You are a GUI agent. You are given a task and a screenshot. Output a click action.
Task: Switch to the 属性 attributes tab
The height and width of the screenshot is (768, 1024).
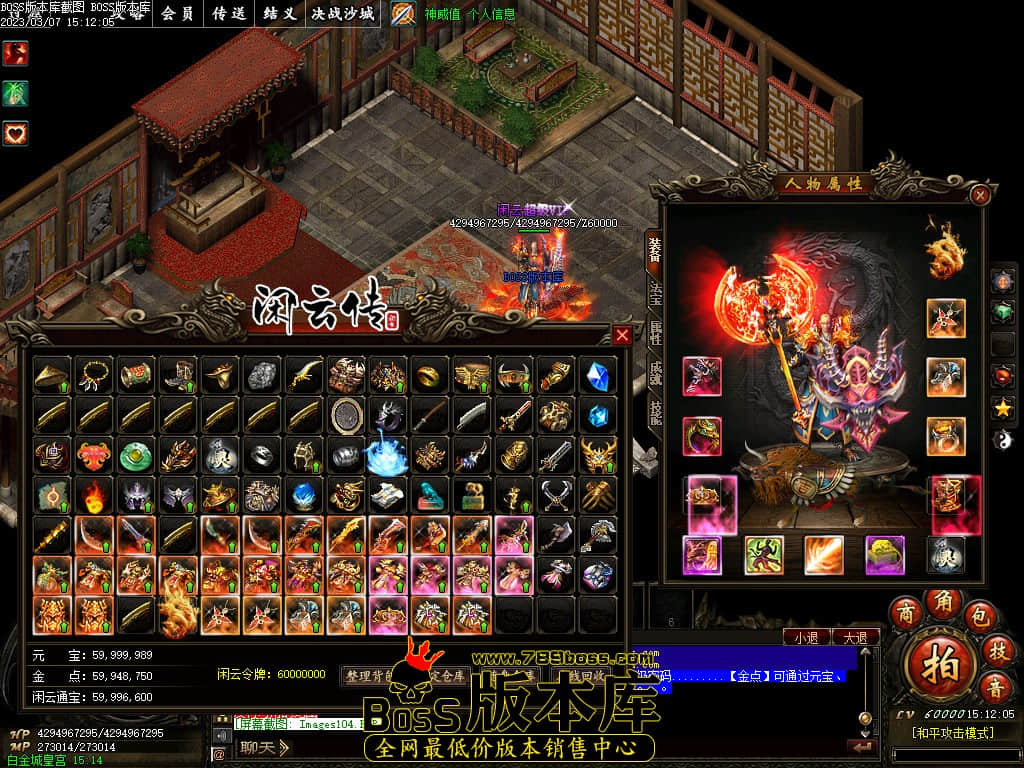[655, 333]
